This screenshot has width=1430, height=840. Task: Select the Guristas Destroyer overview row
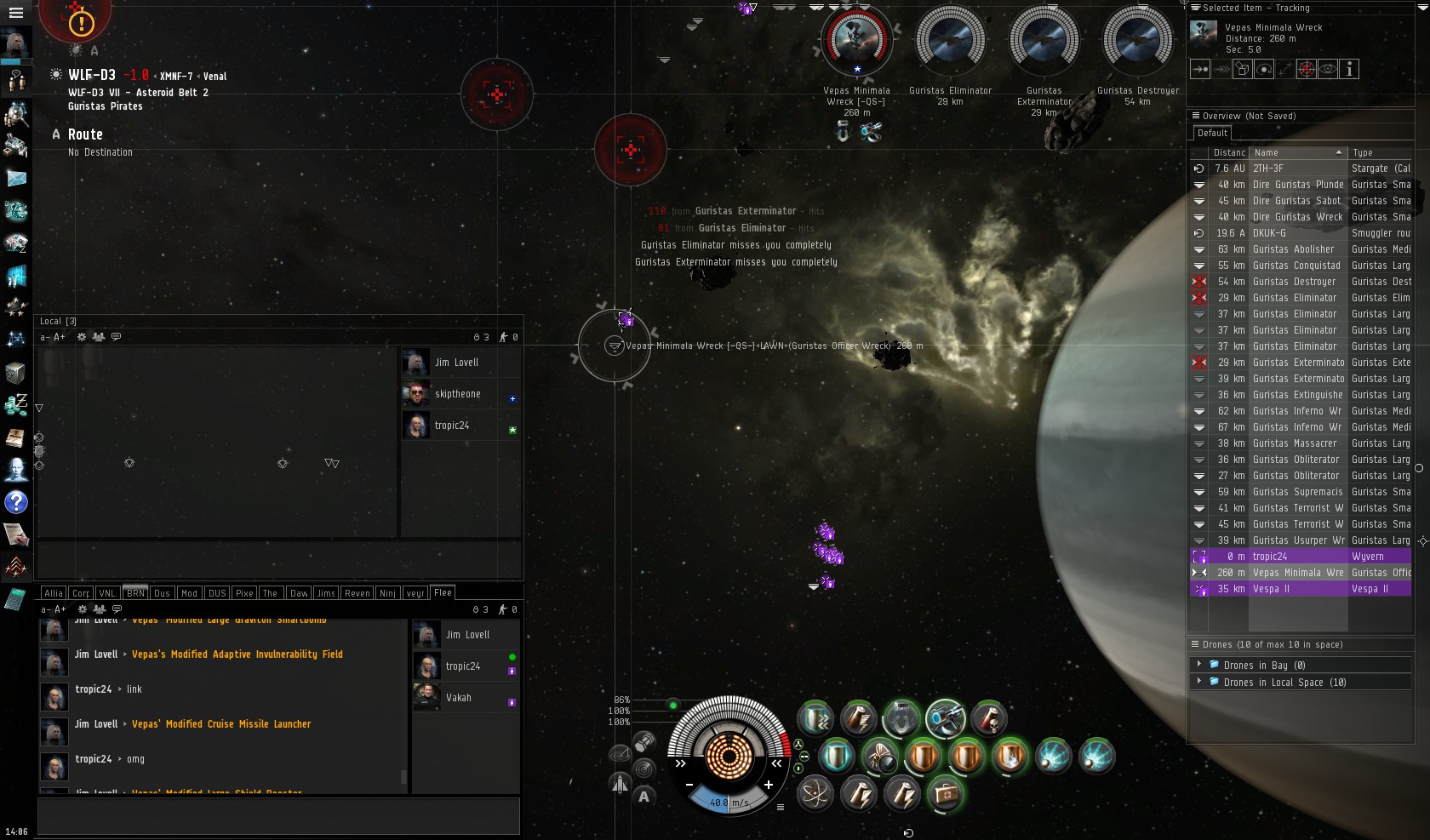1294,282
